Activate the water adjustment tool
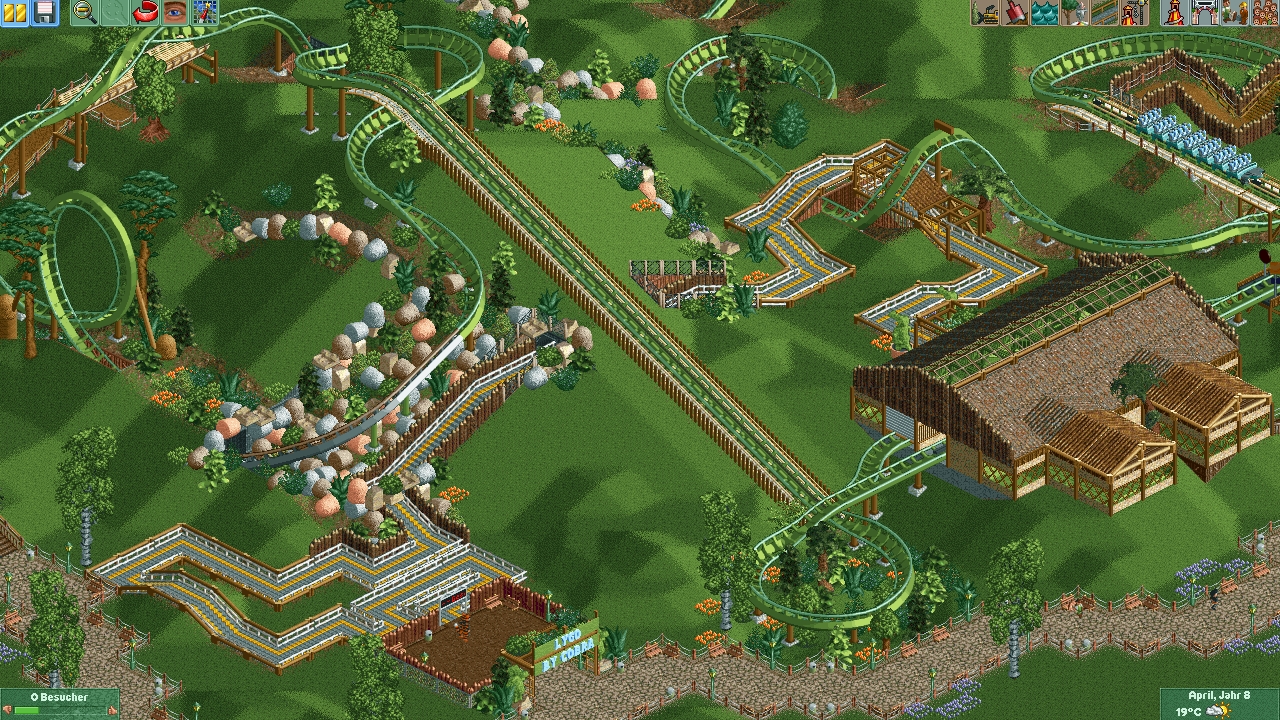This screenshot has width=1280, height=720. point(1044,12)
